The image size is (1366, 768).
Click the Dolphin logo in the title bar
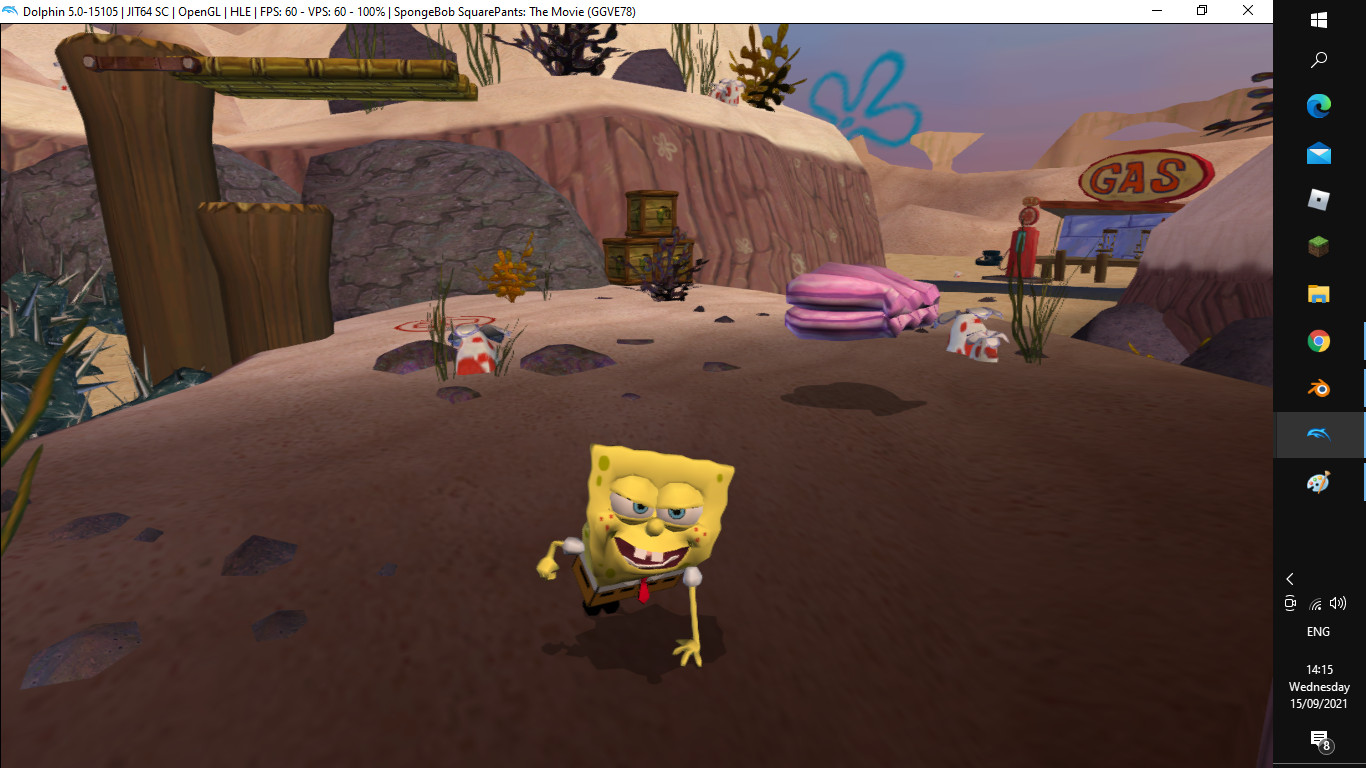[10, 10]
